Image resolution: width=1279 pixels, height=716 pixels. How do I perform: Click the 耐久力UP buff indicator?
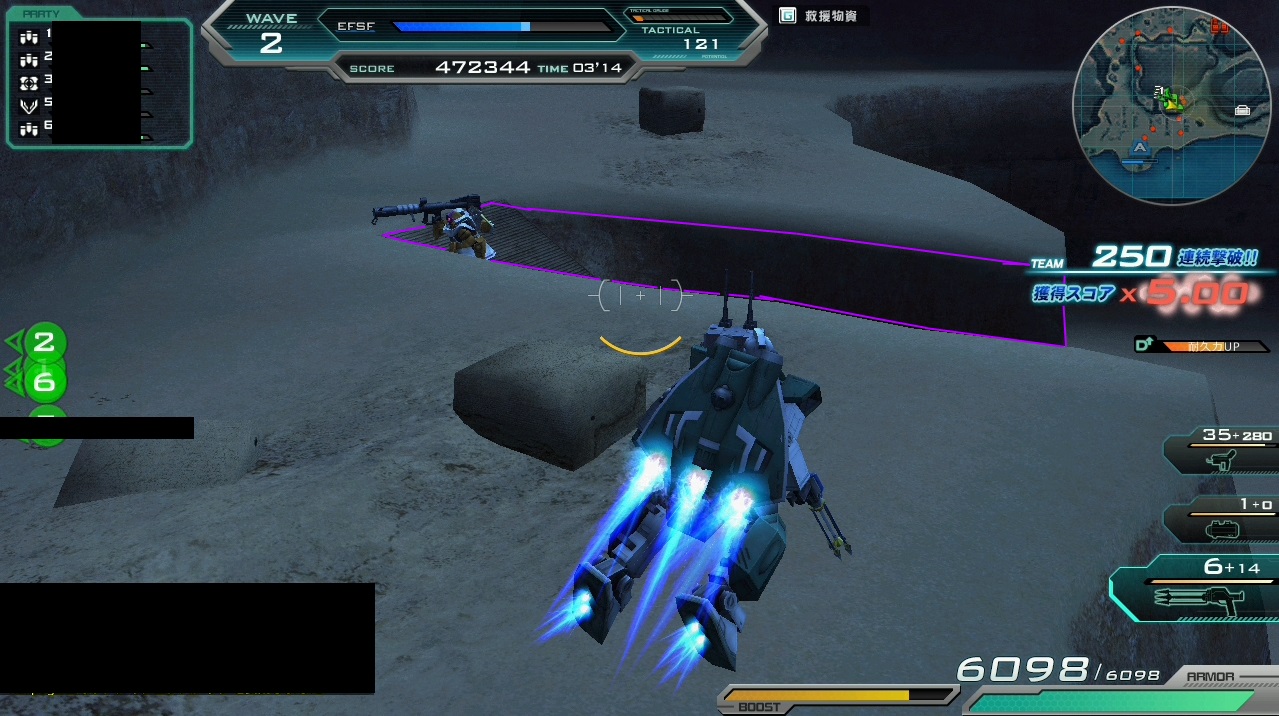point(1204,346)
